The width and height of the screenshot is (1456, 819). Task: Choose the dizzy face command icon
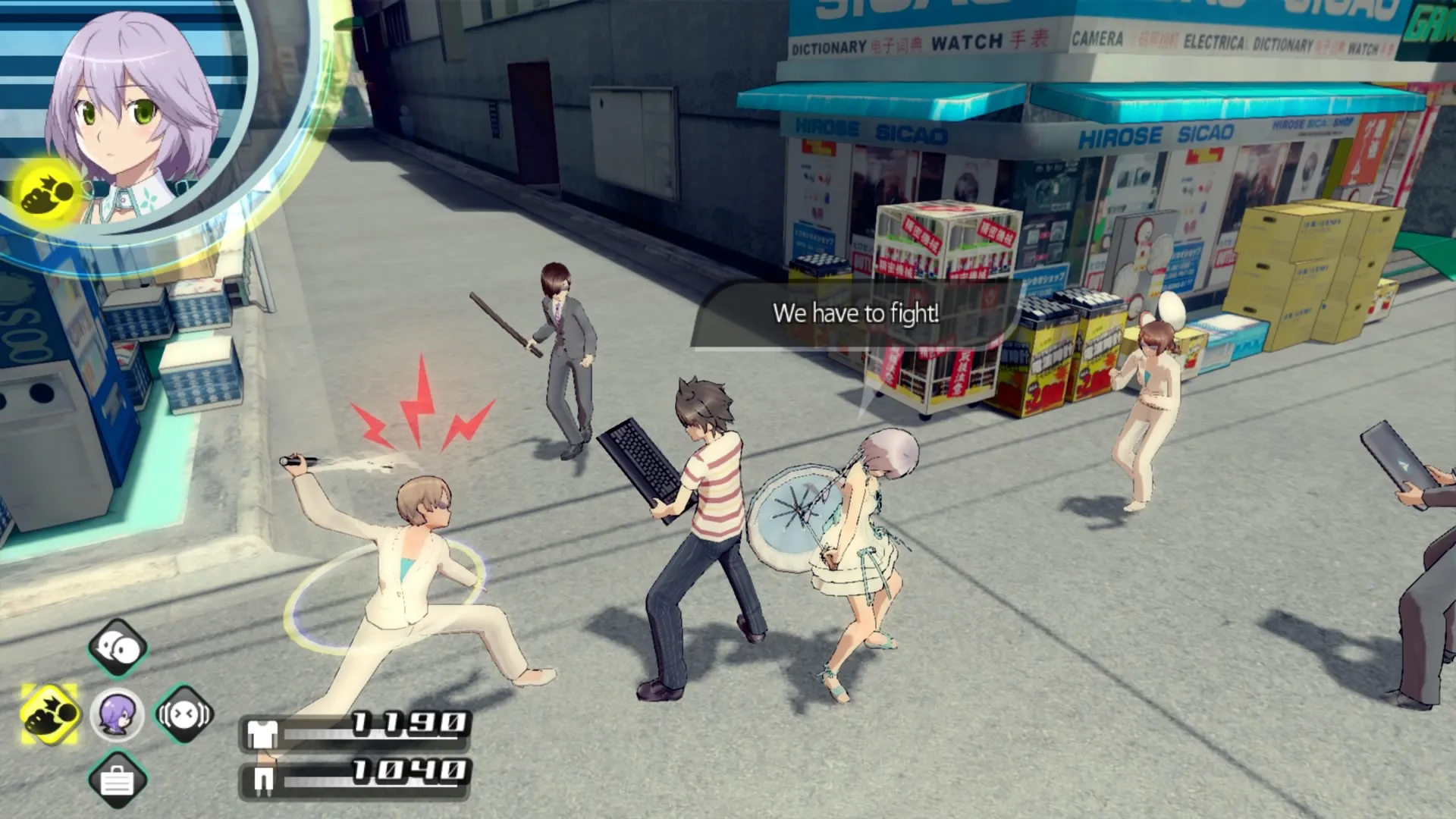184,714
